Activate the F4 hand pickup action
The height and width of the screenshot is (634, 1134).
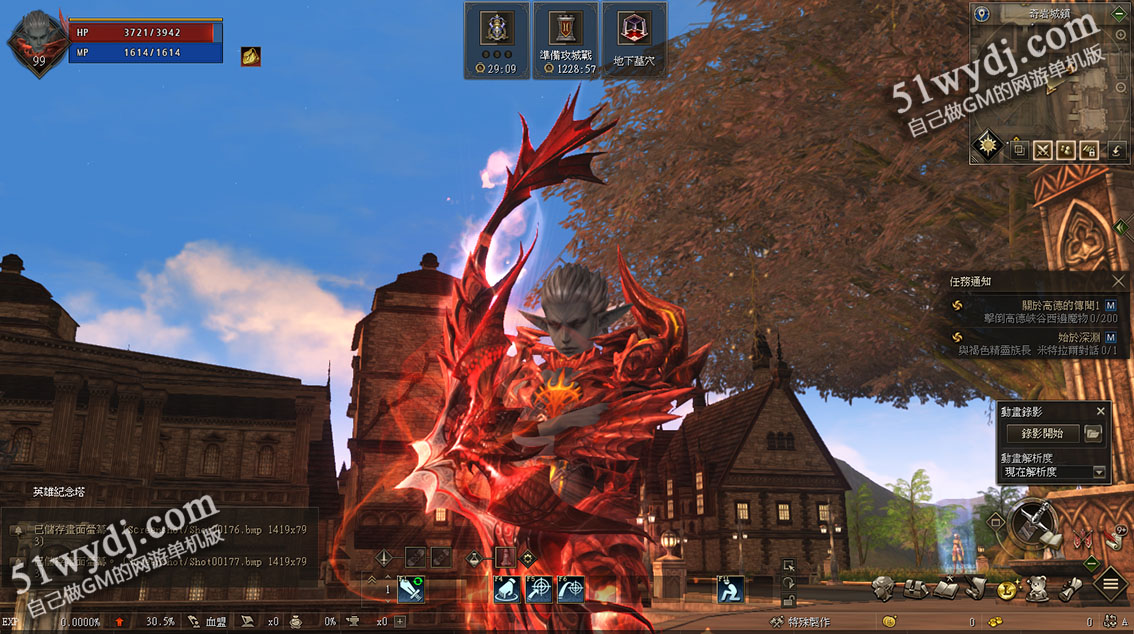(507, 590)
